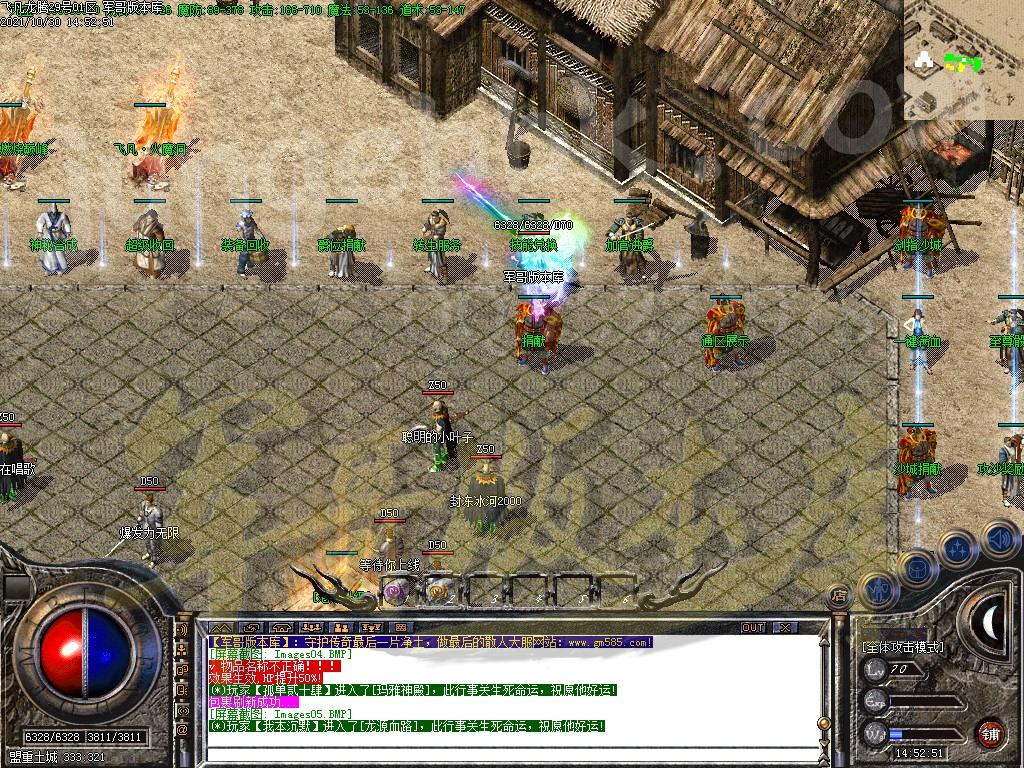Use the item in belt slot two

(437, 592)
